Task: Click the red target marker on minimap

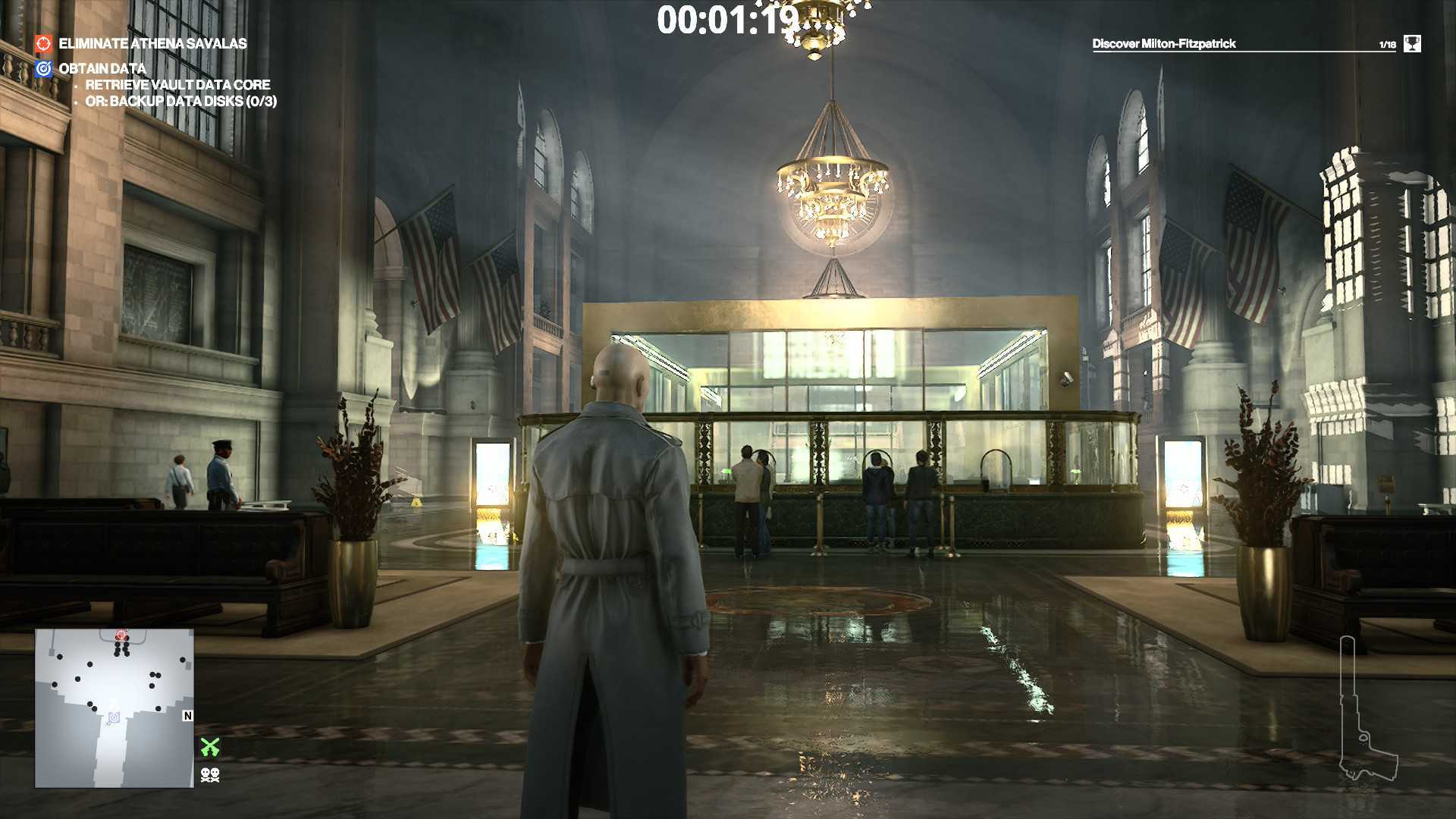Action: click(121, 635)
